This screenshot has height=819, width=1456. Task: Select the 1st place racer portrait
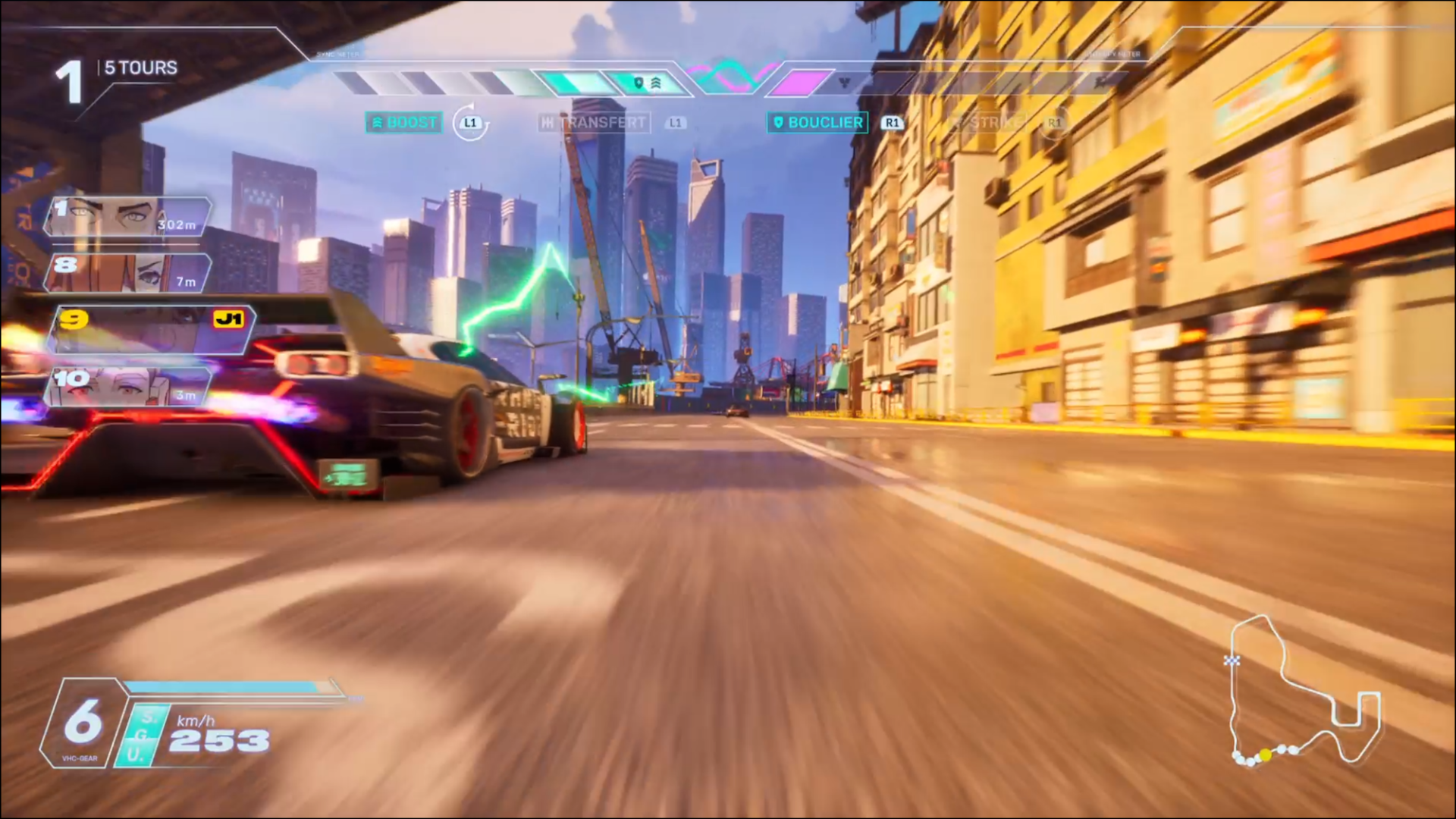pyautogui.click(x=127, y=217)
